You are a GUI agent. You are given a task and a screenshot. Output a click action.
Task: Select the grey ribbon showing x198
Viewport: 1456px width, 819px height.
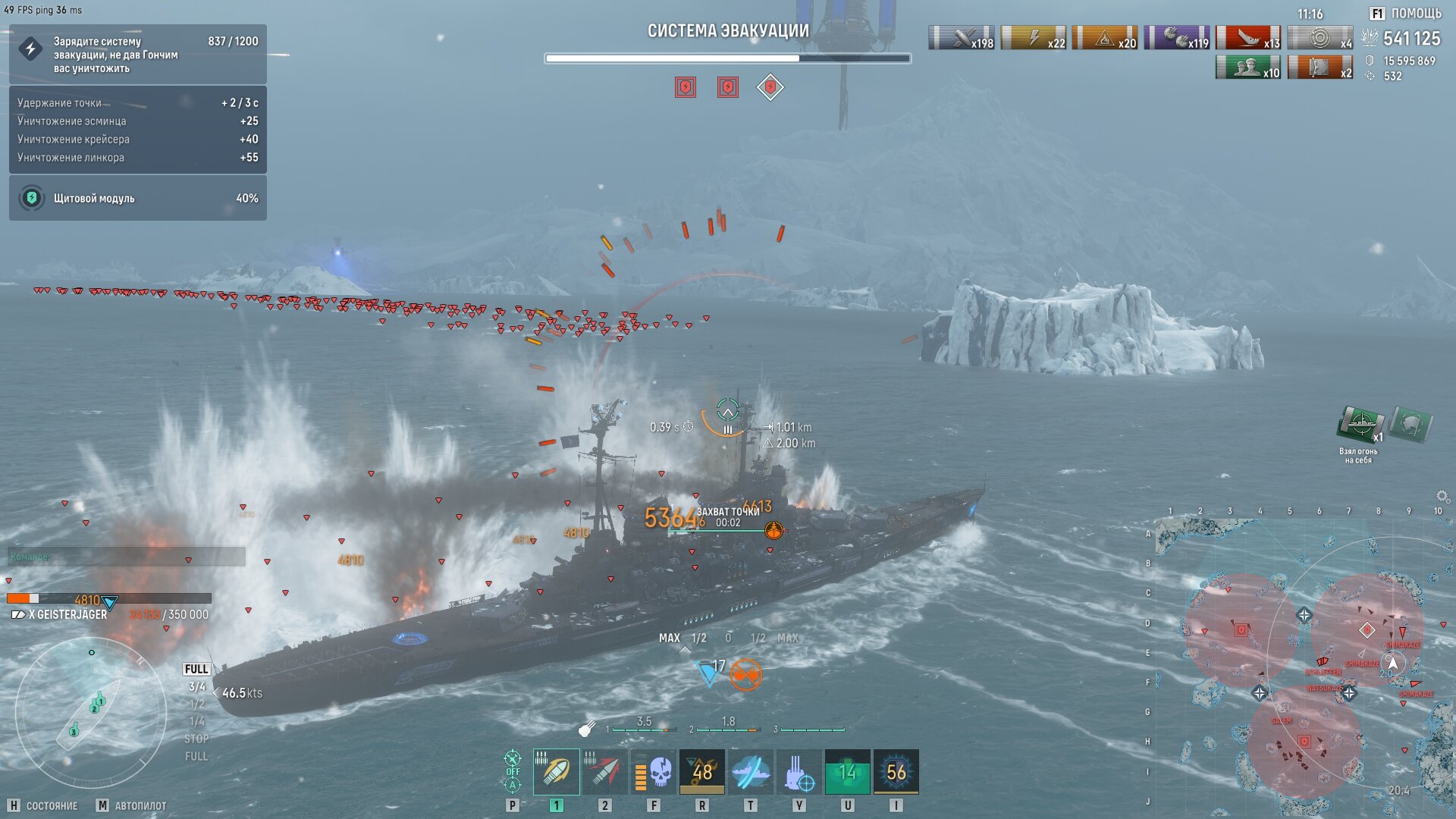pyautogui.click(x=962, y=38)
